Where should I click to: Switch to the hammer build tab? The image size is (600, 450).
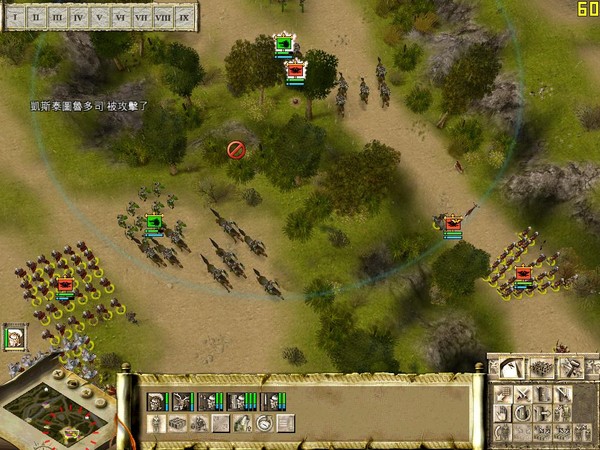[570, 368]
